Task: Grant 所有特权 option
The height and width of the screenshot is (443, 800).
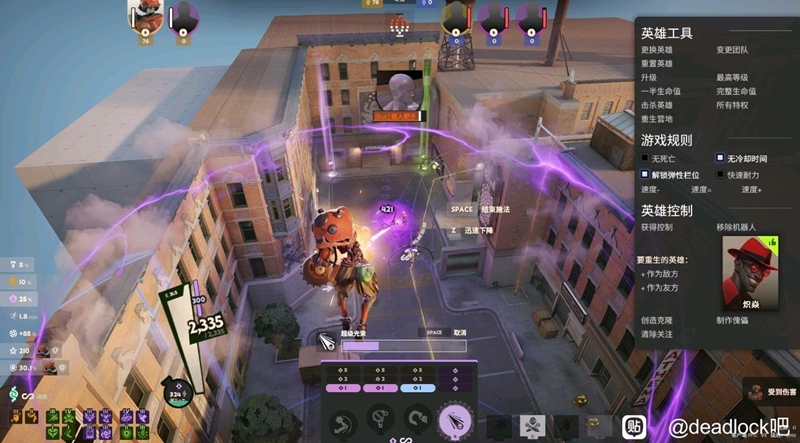Action: coord(732,104)
